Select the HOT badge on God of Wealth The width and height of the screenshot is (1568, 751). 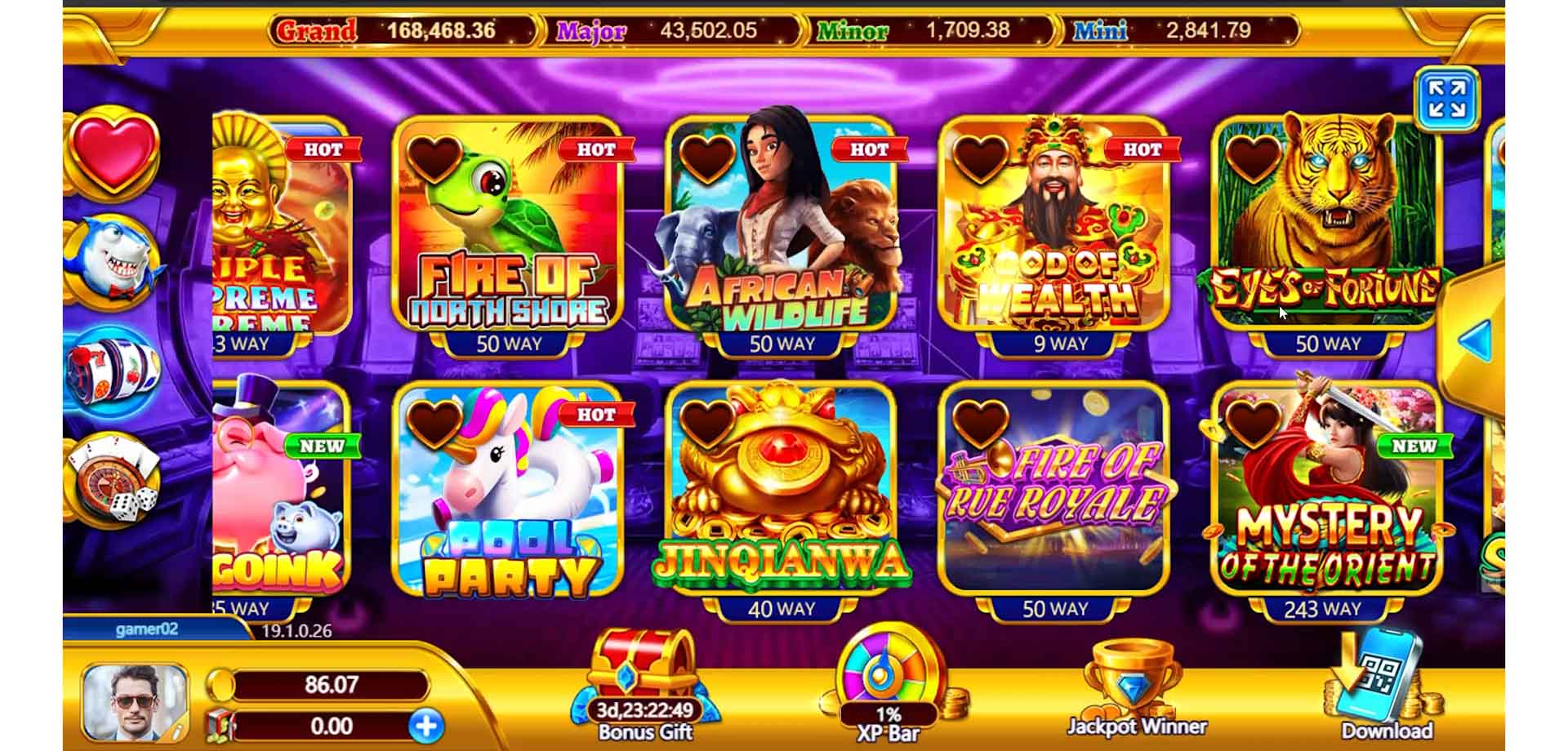pos(1140,150)
